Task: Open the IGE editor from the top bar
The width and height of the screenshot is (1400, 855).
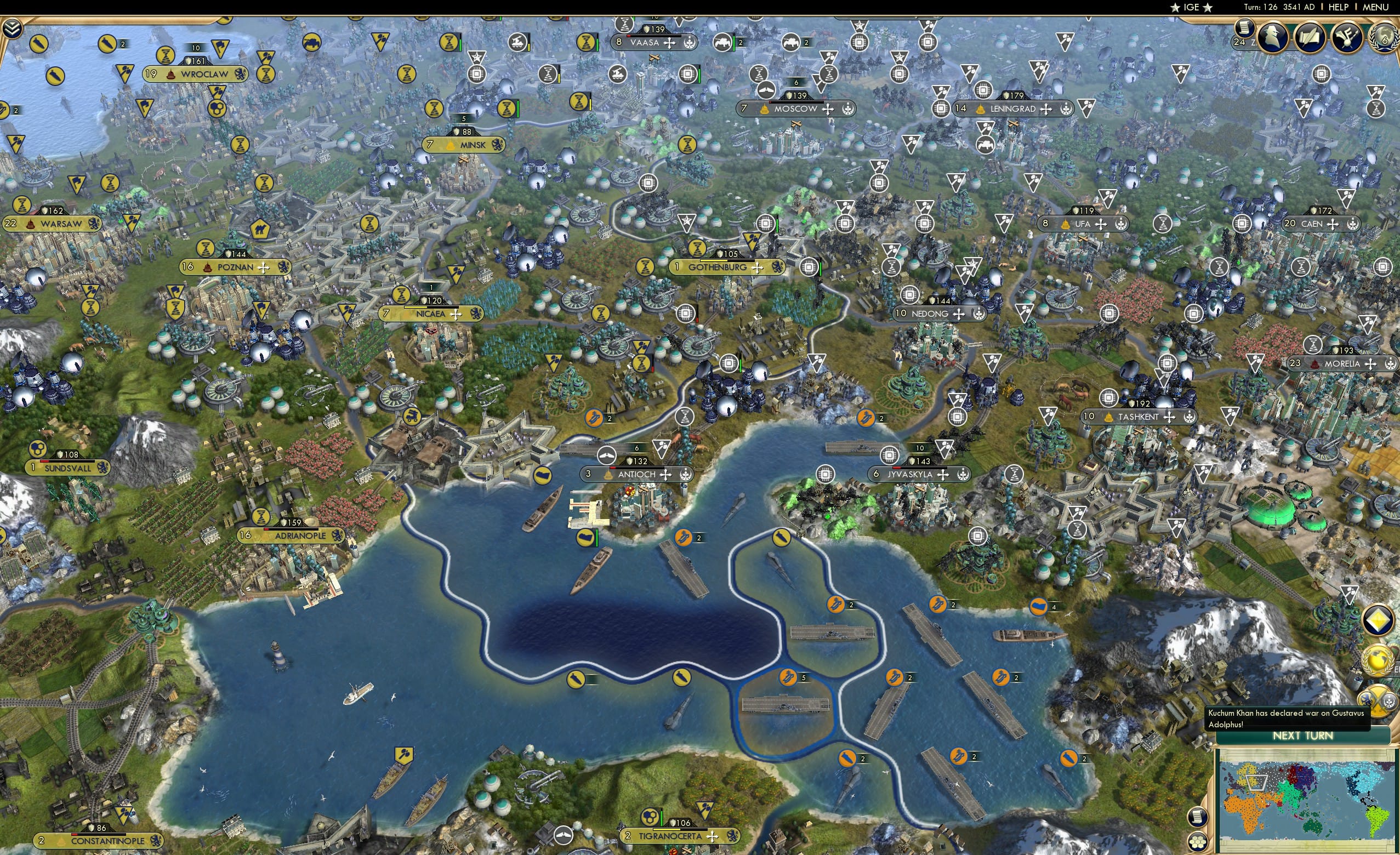Action: pos(1192,7)
